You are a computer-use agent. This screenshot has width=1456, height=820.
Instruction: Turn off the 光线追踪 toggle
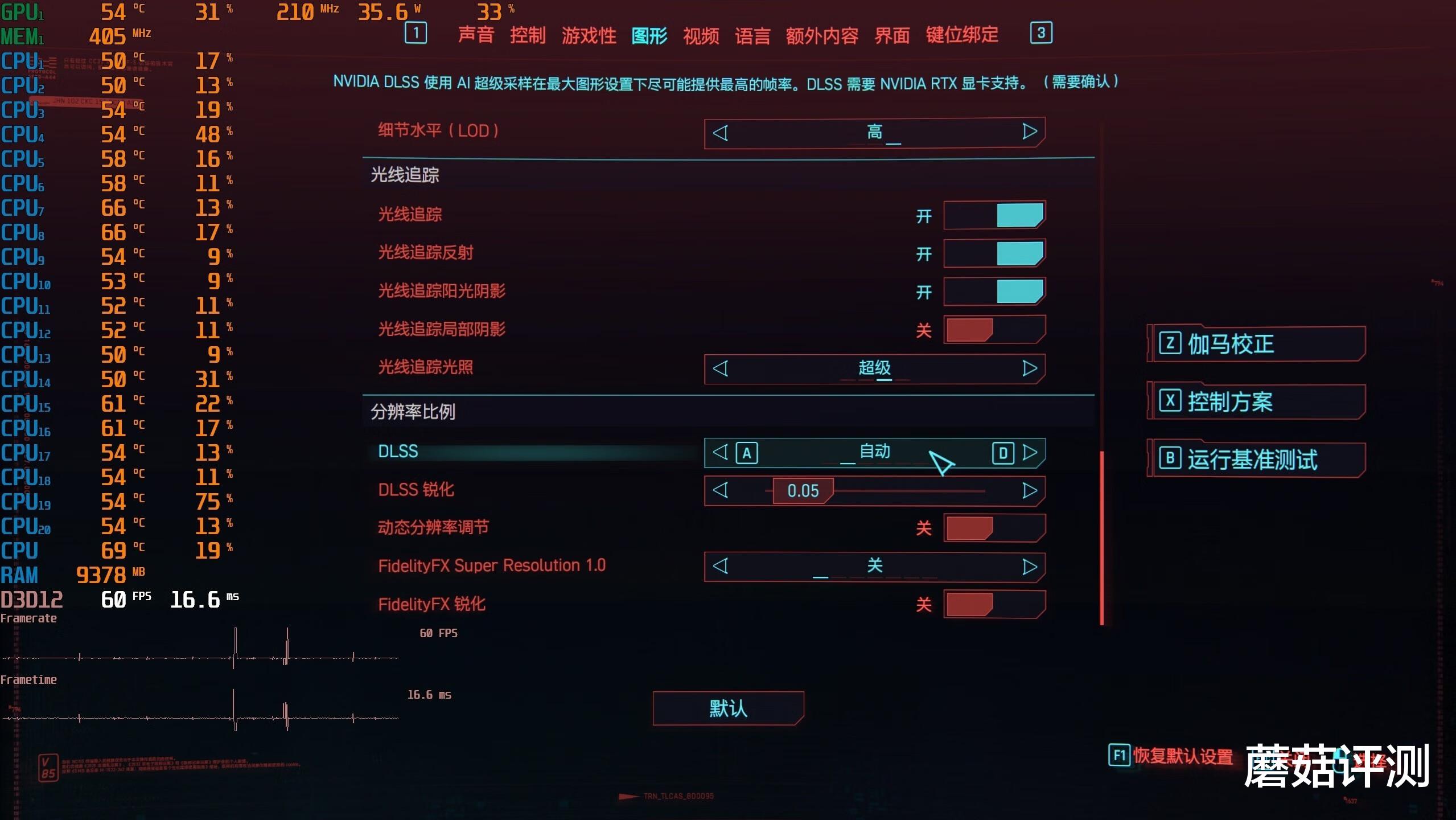click(995, 215)
